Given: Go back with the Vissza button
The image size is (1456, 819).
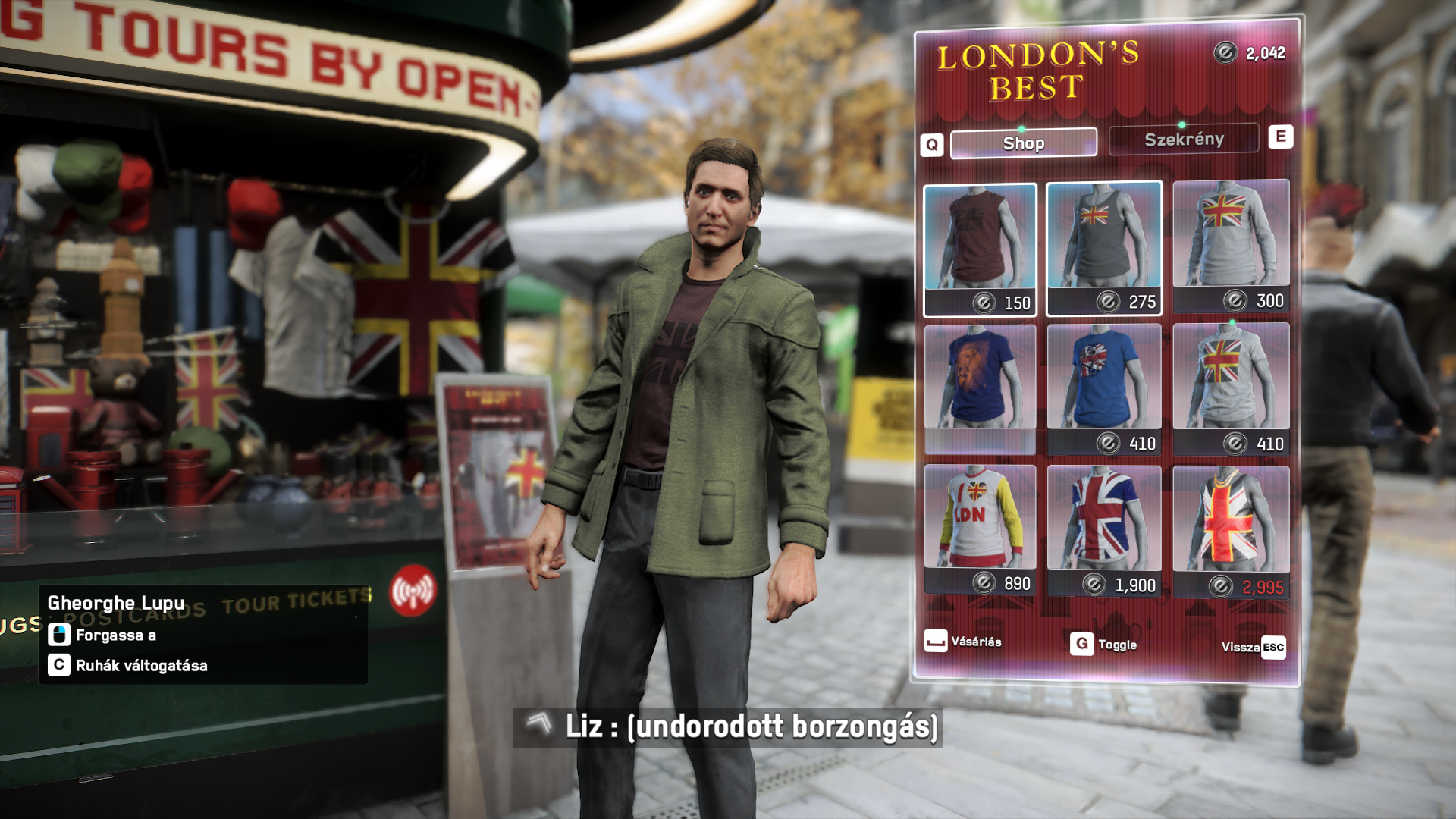Looking at the screenshot, I should (x=1253, y=647).
